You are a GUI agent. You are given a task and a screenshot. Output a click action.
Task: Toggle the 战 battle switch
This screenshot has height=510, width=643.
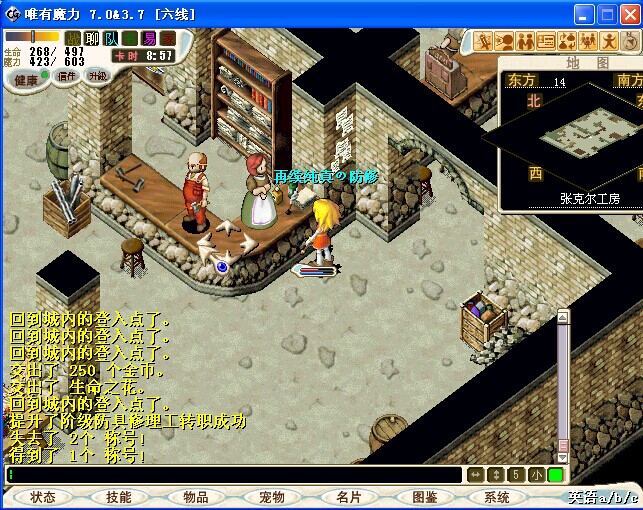coord(73,38)
